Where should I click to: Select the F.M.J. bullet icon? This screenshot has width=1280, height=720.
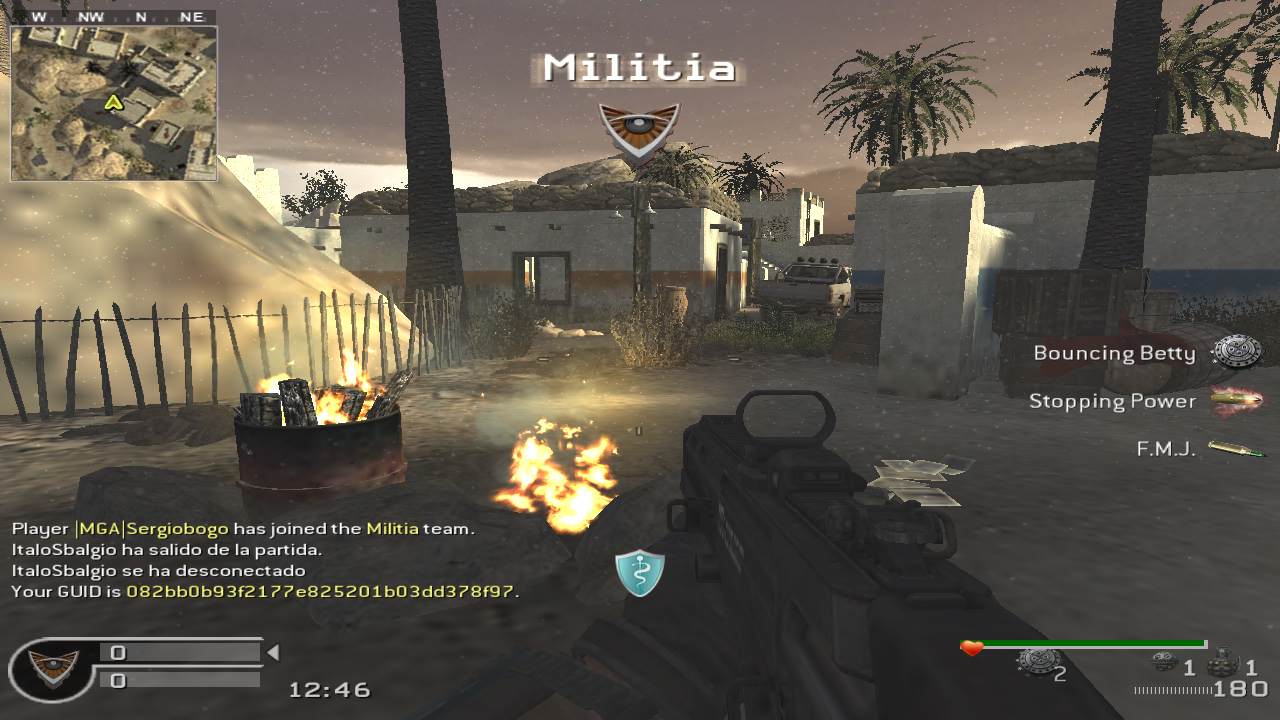pyautogui.click(x=1236, y=449)
